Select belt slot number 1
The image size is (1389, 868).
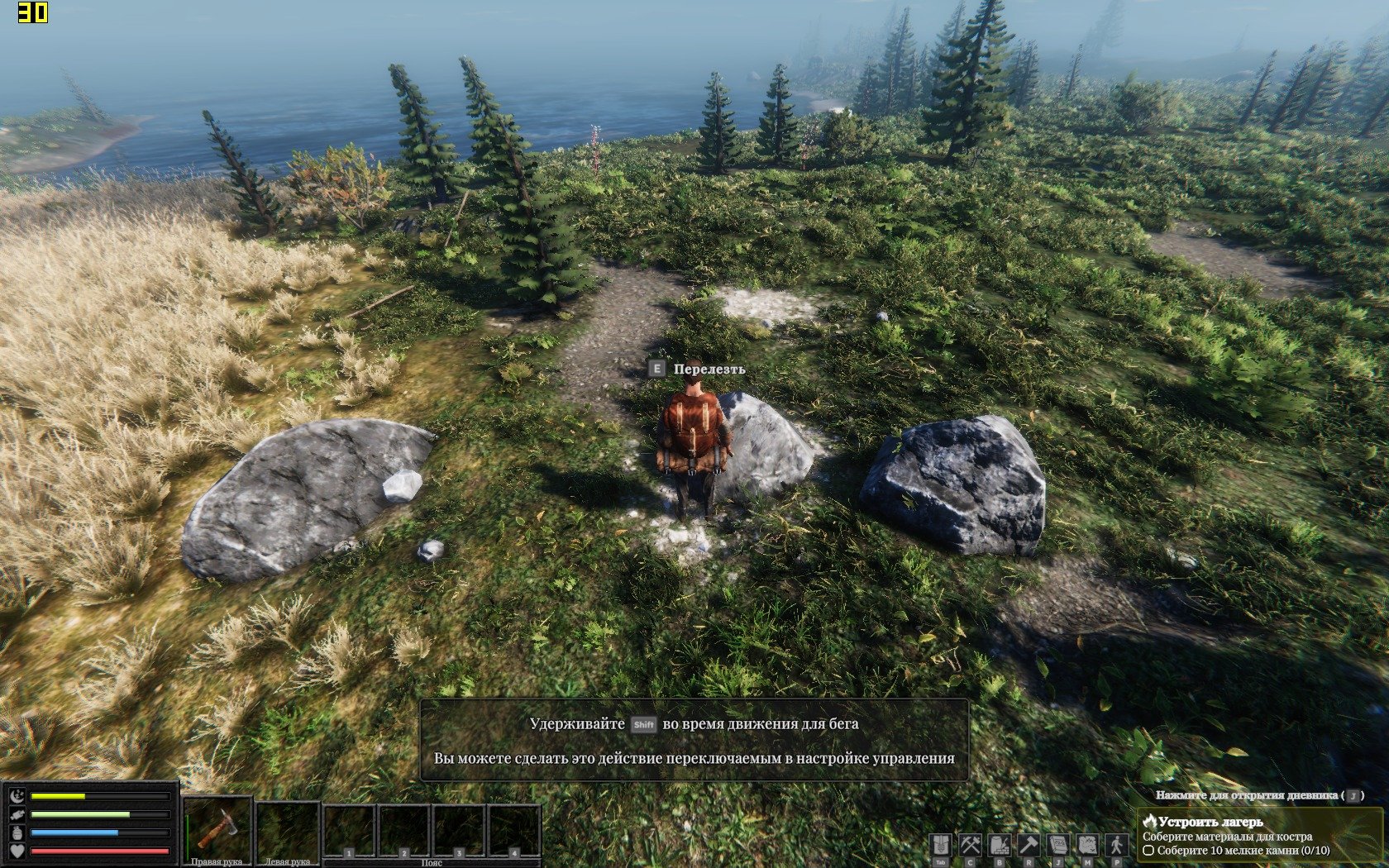coord(350,831)
